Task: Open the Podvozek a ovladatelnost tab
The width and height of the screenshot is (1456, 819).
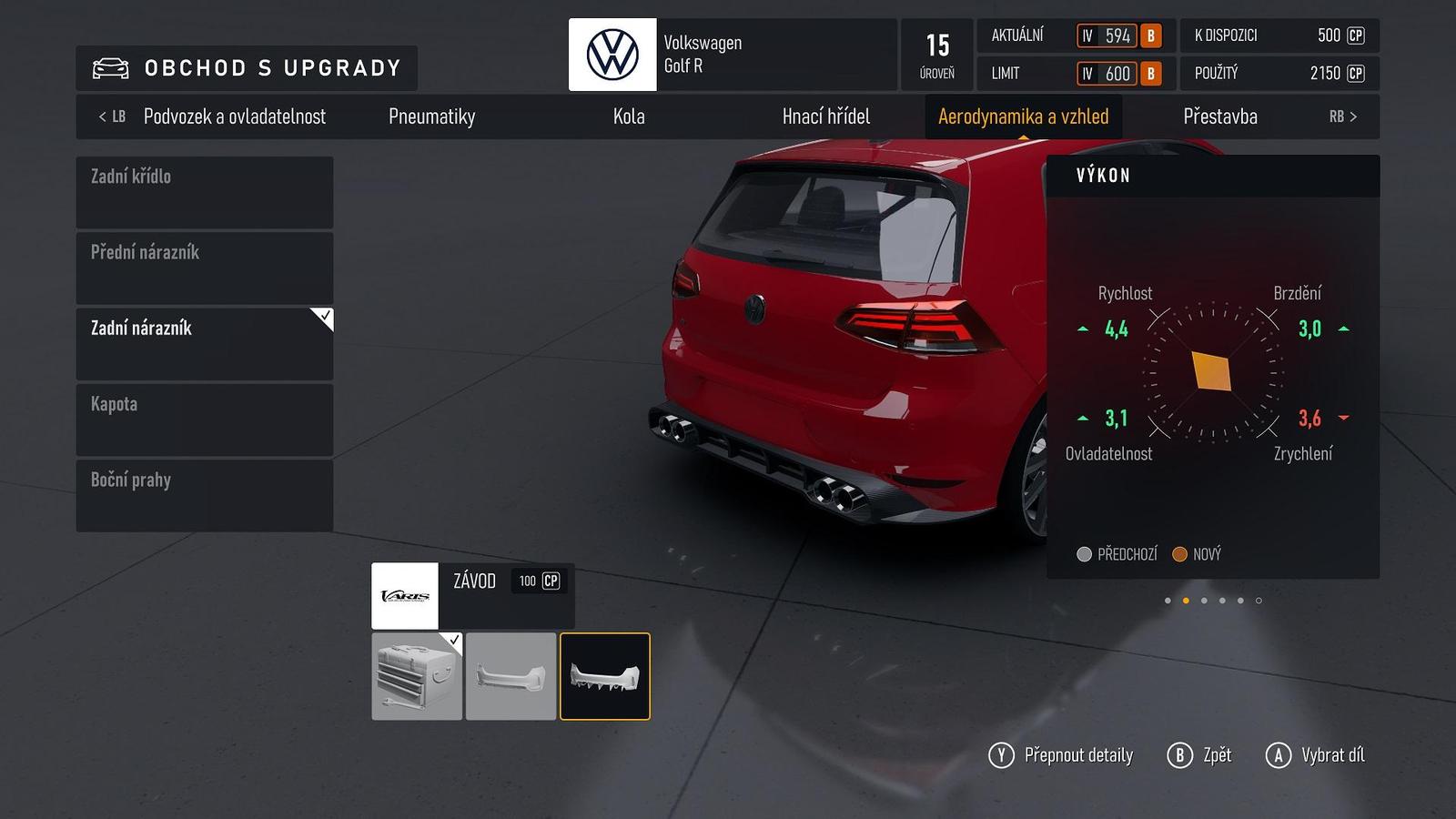Action: coord(234,116)
